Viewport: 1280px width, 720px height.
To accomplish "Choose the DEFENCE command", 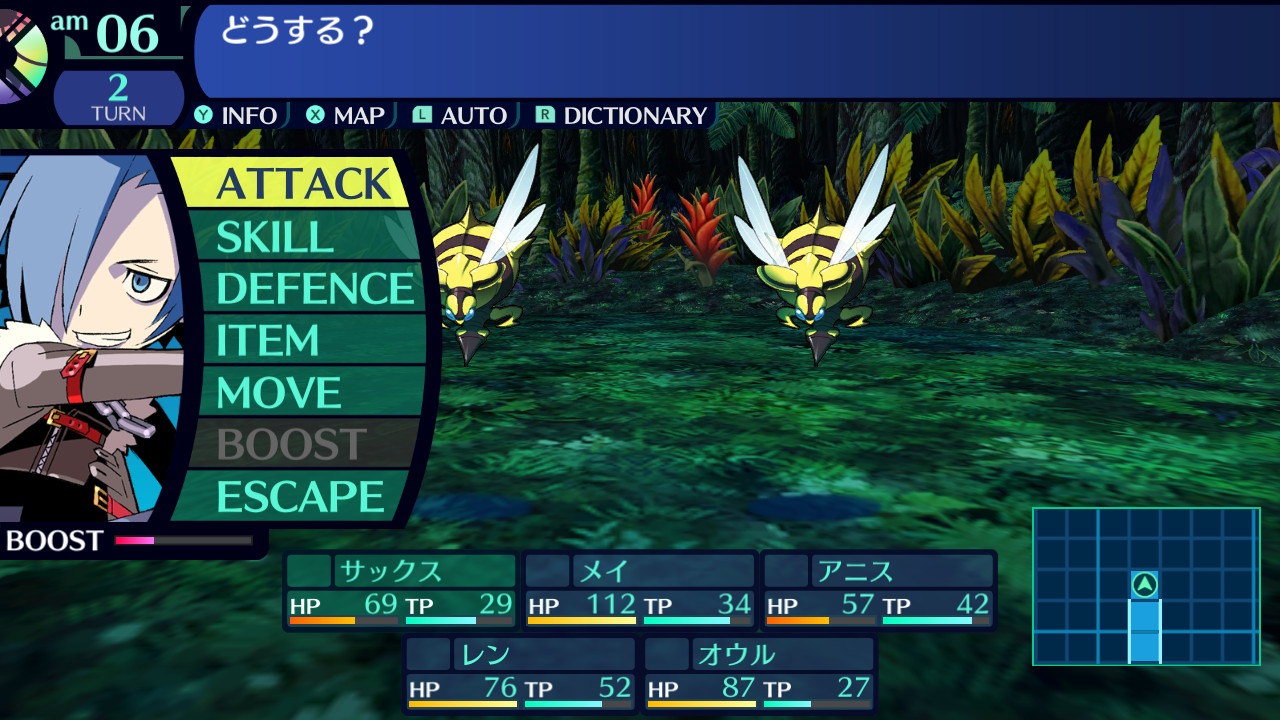I will click(x=314, y=289).
